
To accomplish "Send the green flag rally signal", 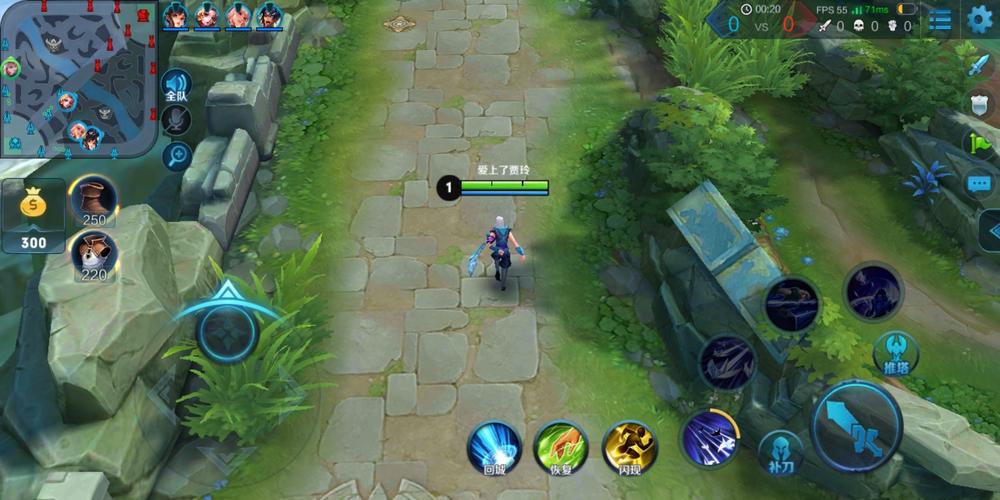I will 978,143.
